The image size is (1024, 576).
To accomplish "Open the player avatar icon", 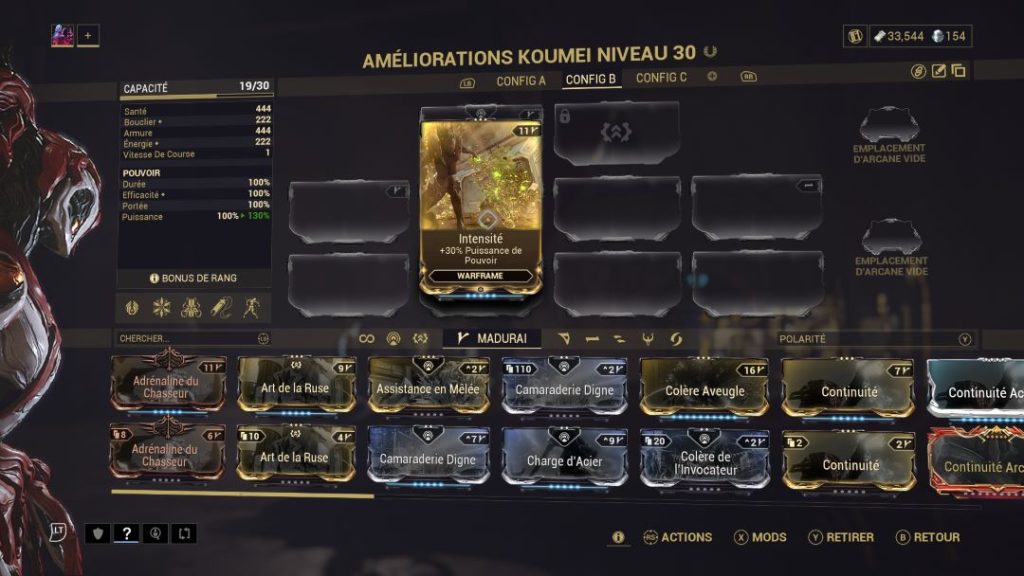I will pos(62,36).
